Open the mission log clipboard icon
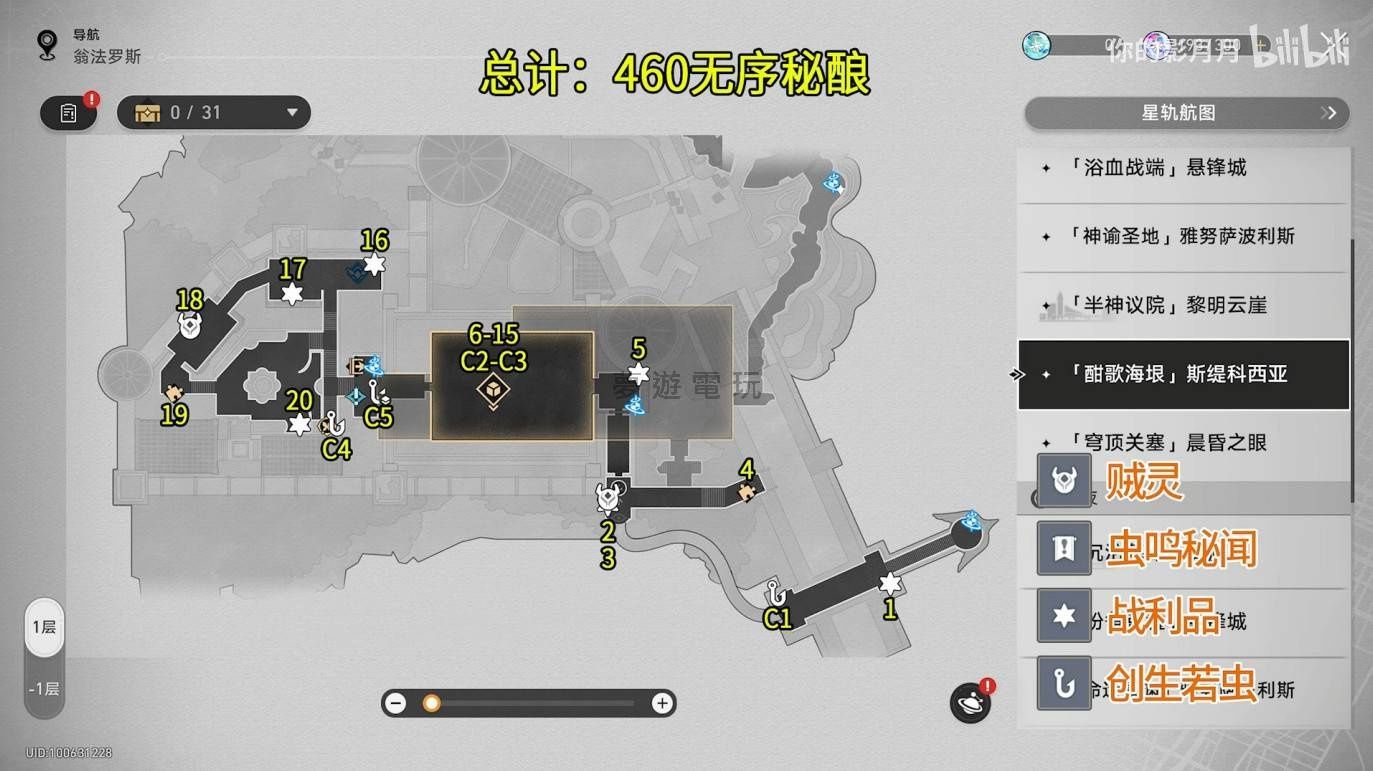Viewport: 1373px width, 771px height. click(68, 113)
